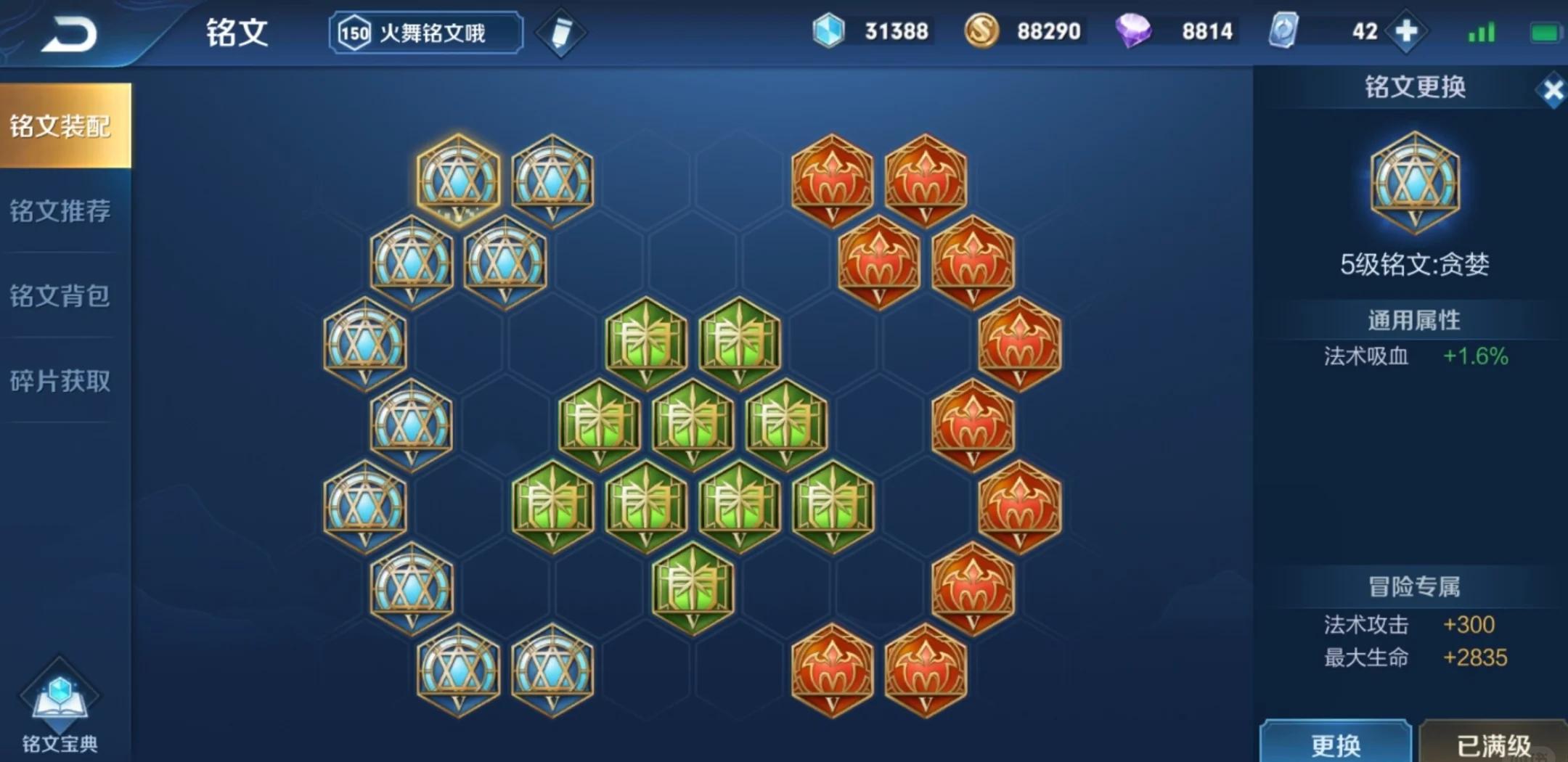Viewport: 1568px width, 762px height.
Task: Open the 铭文背包 tab
Action: (62, 295)
